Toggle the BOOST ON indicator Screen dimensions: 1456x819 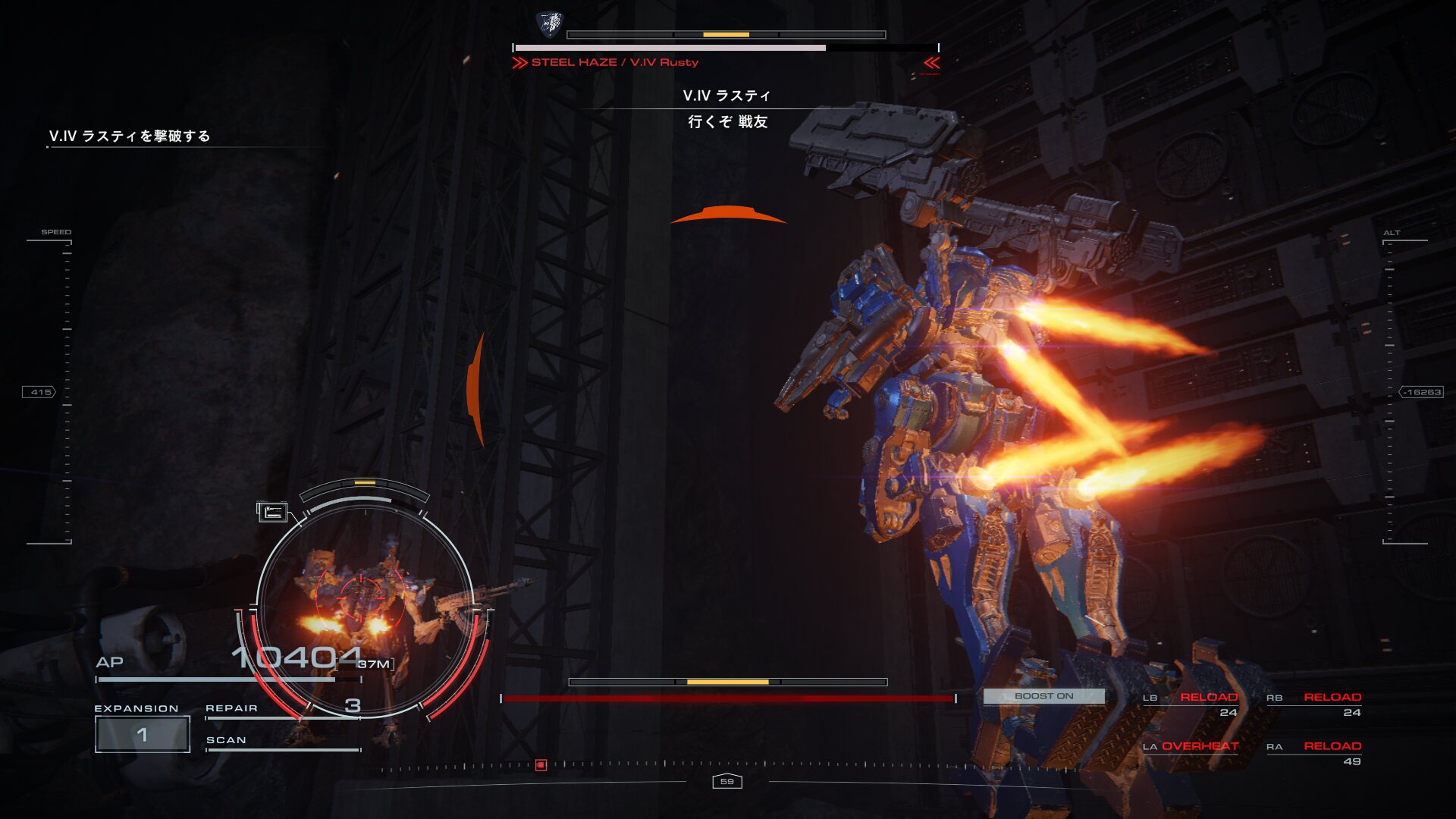coord(1043,696)
